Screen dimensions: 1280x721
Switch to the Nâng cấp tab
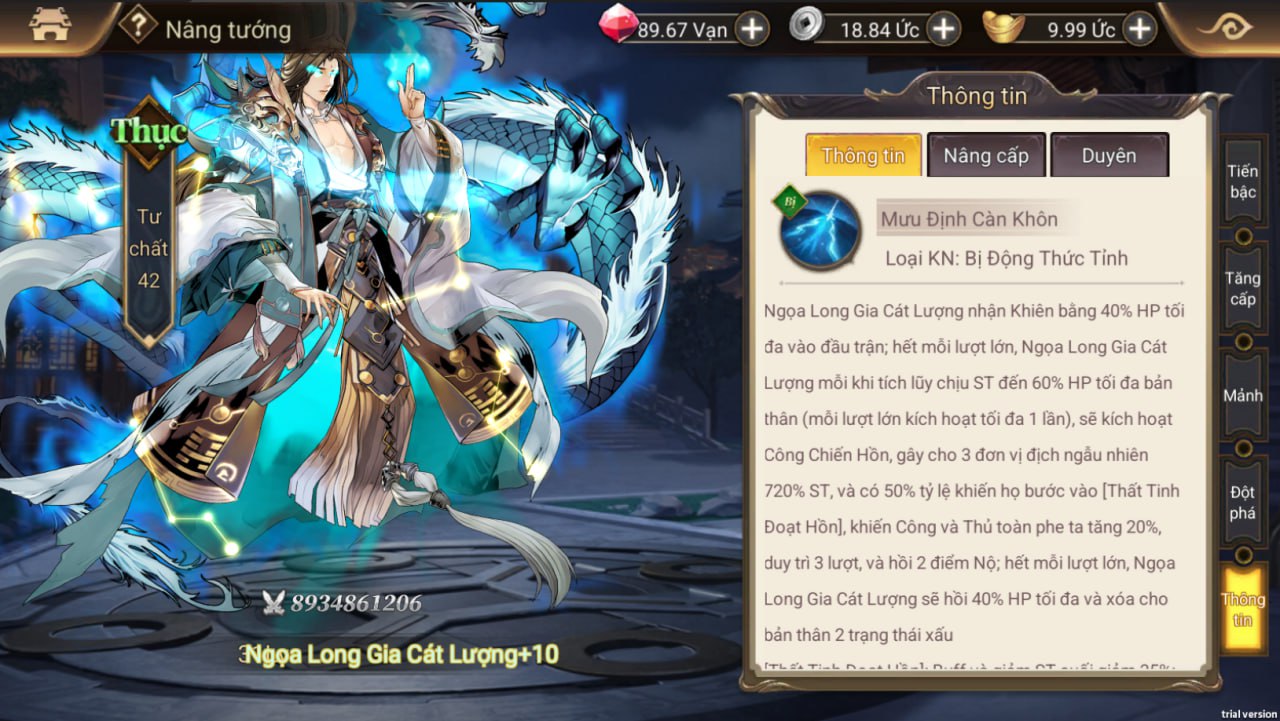[x=986, y=156]
